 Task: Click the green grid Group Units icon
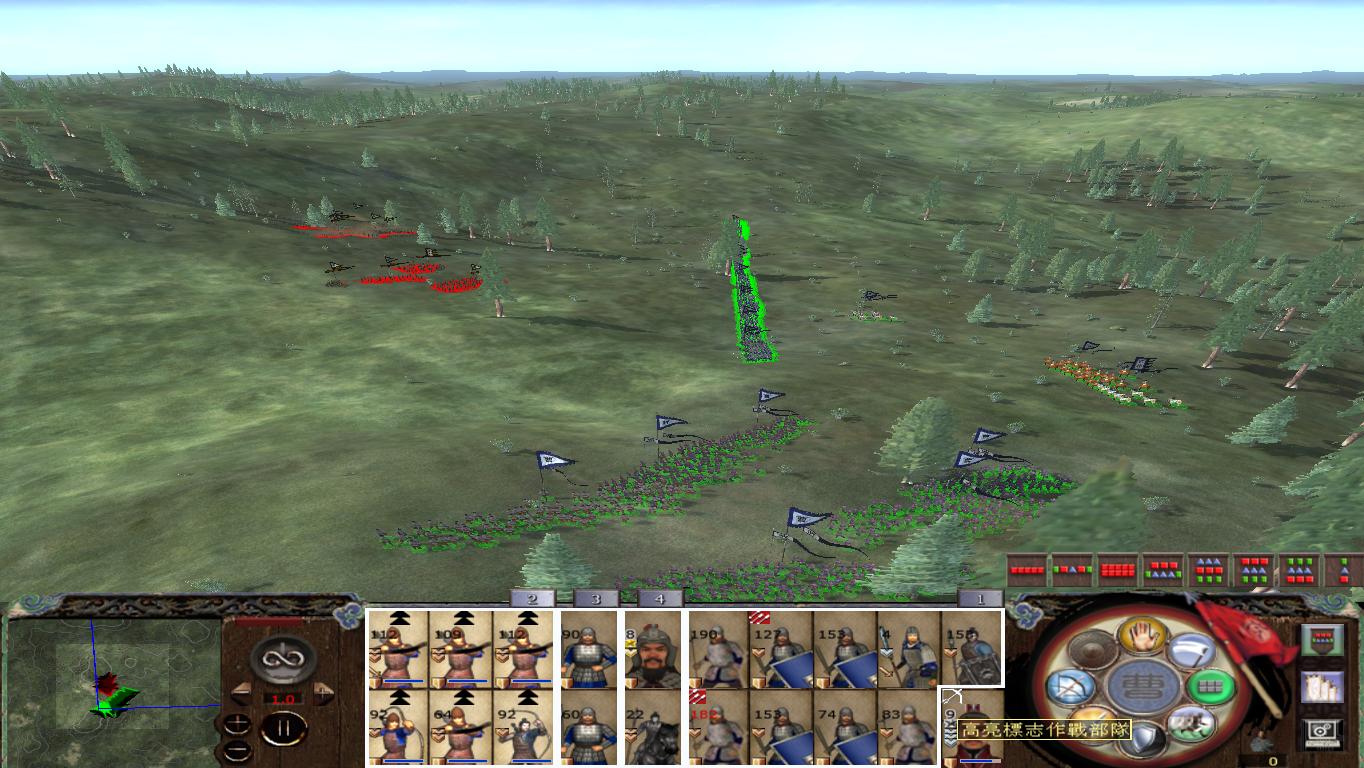(1211, 689)
